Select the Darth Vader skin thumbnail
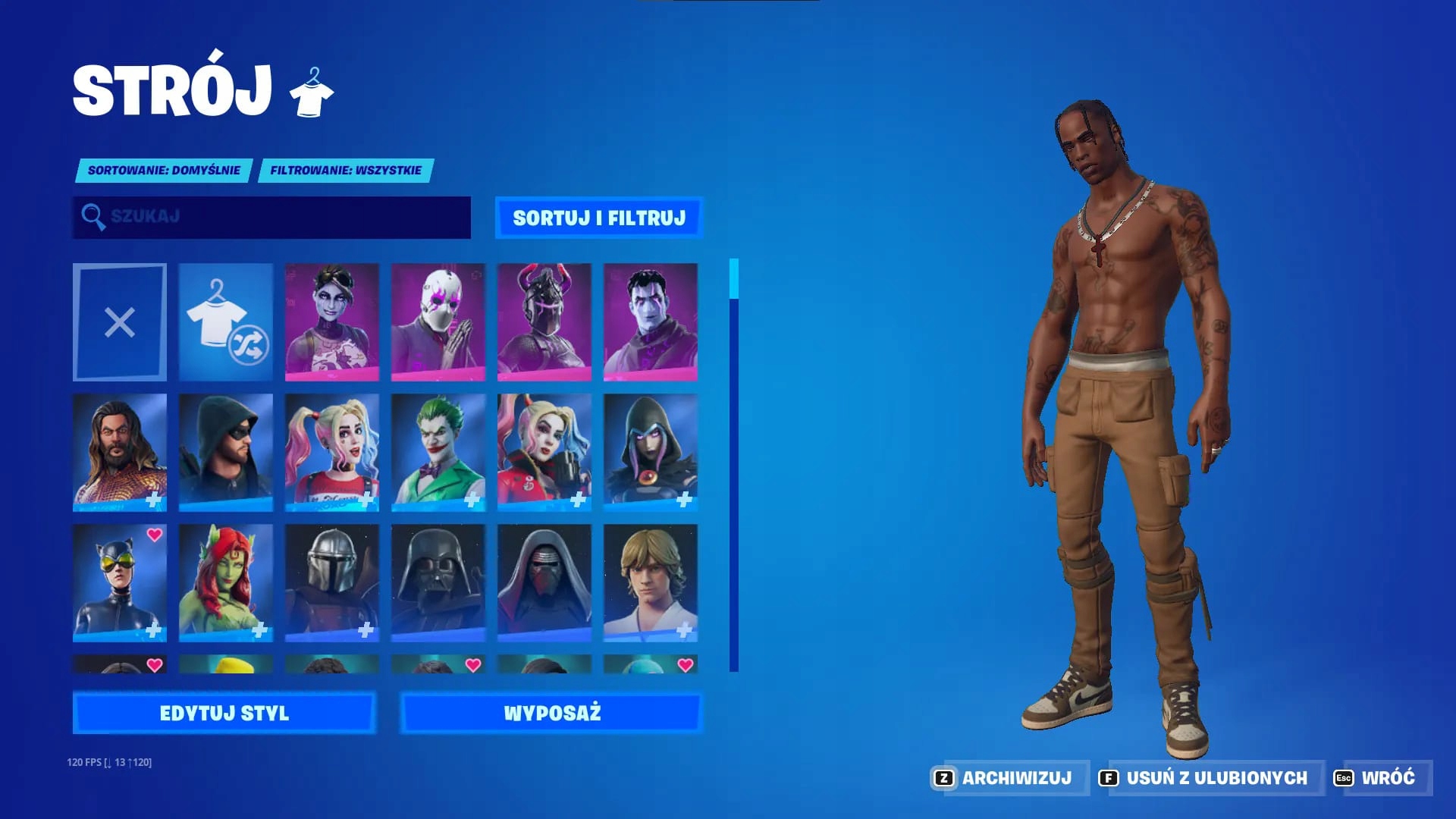1456x819 pixels. coord(438,582)
